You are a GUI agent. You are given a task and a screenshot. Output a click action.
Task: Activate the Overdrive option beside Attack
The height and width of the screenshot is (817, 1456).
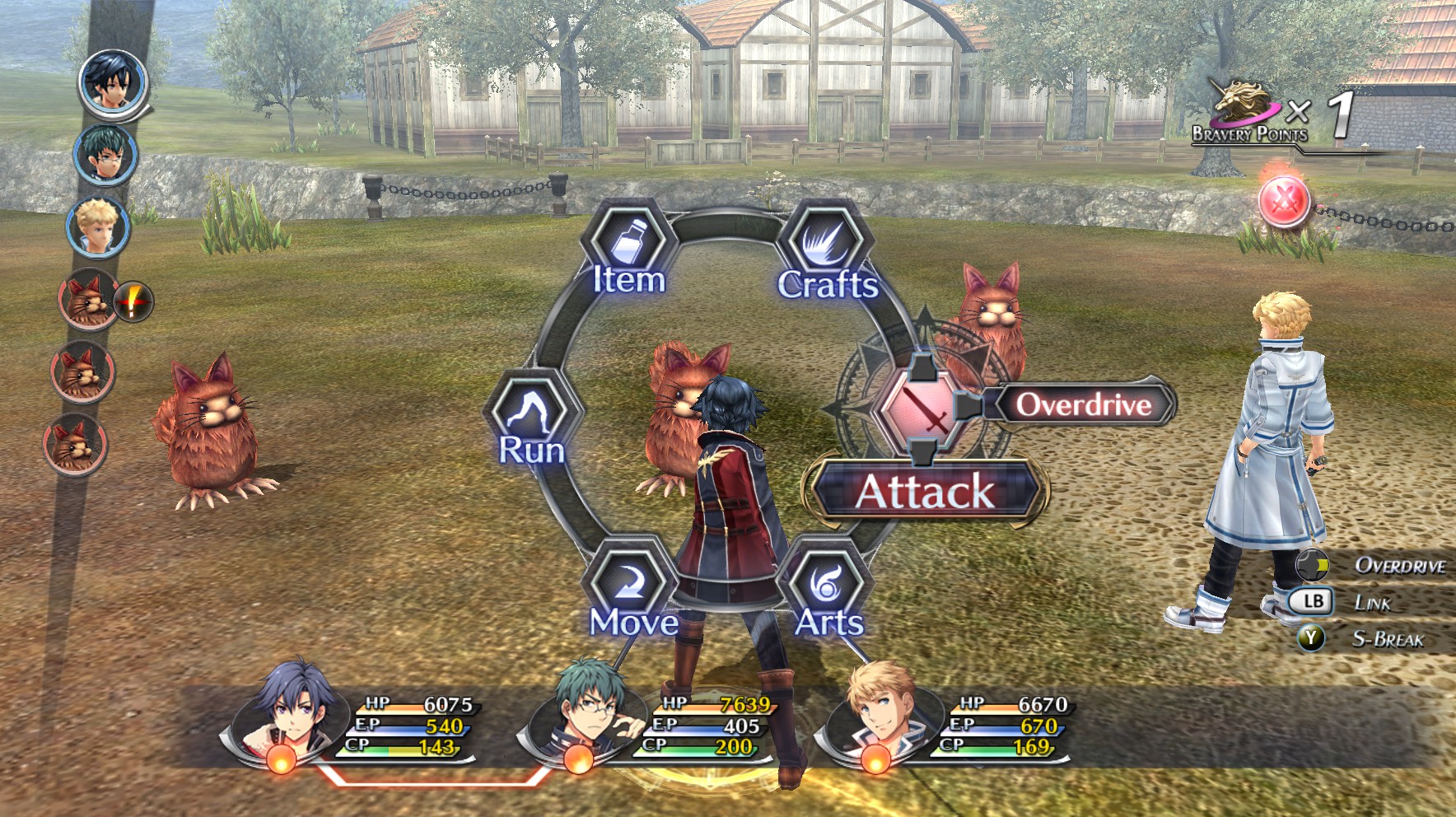click(1082, 404)
